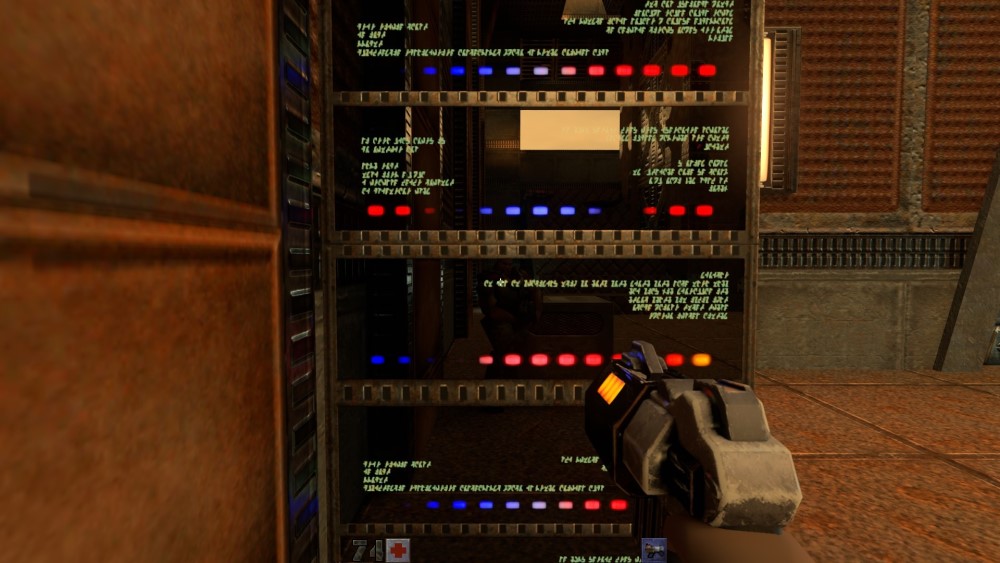Screen dimensions: 1000x563
Task: Click the red cross health icon
Action: coord(398,550)
